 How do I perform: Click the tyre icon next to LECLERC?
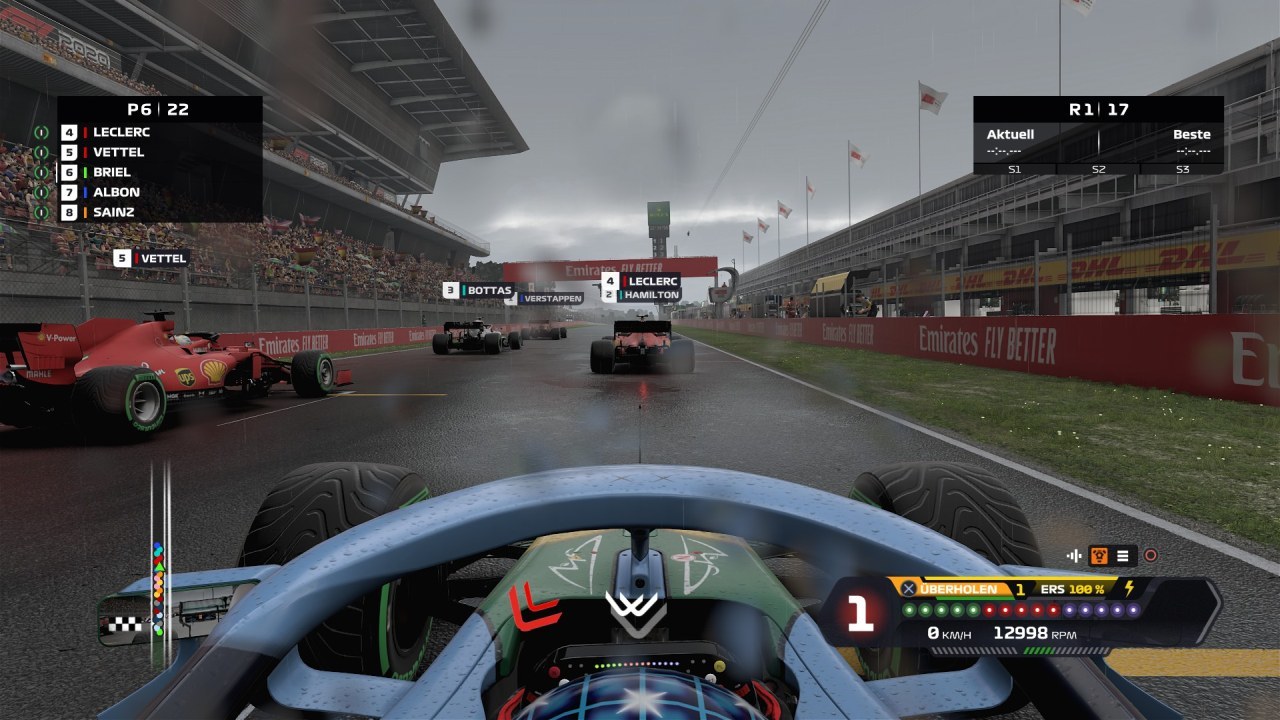click(x=40, y=133)
